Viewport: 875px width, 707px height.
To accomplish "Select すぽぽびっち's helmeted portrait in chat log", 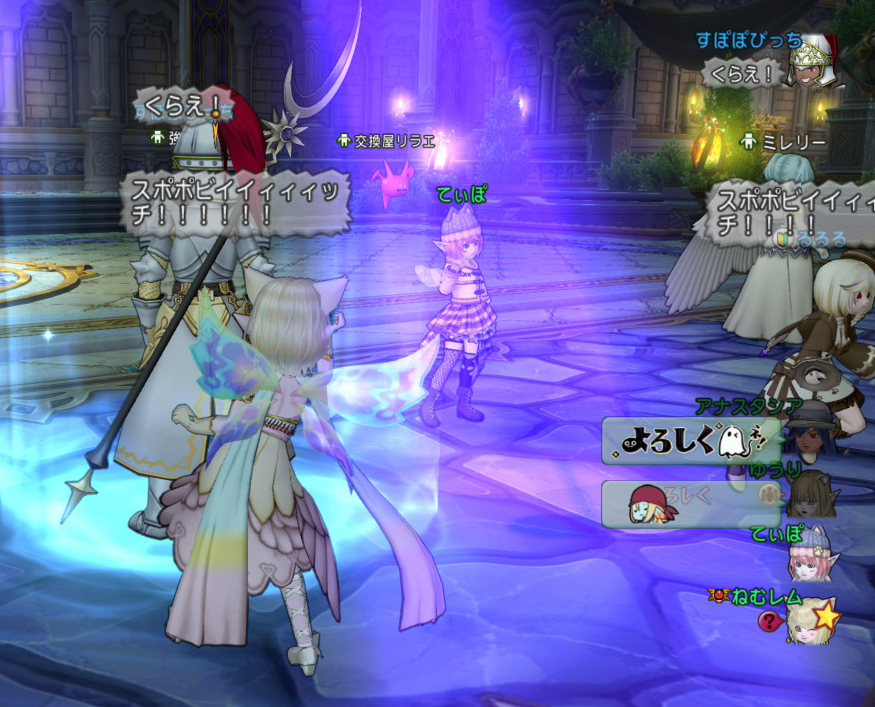I will tap(814, 62).
